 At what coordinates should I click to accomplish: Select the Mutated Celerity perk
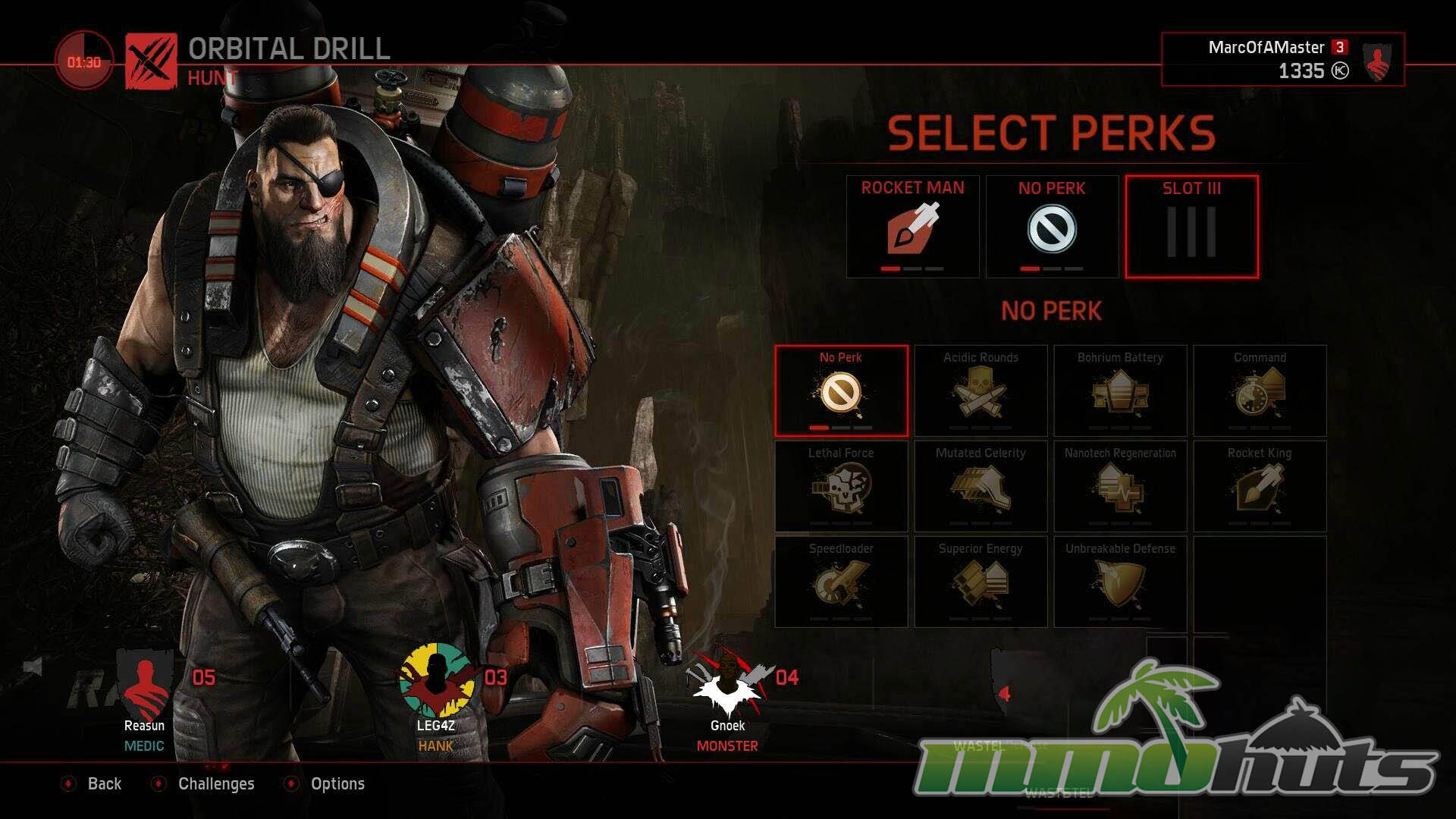[981, 486]
